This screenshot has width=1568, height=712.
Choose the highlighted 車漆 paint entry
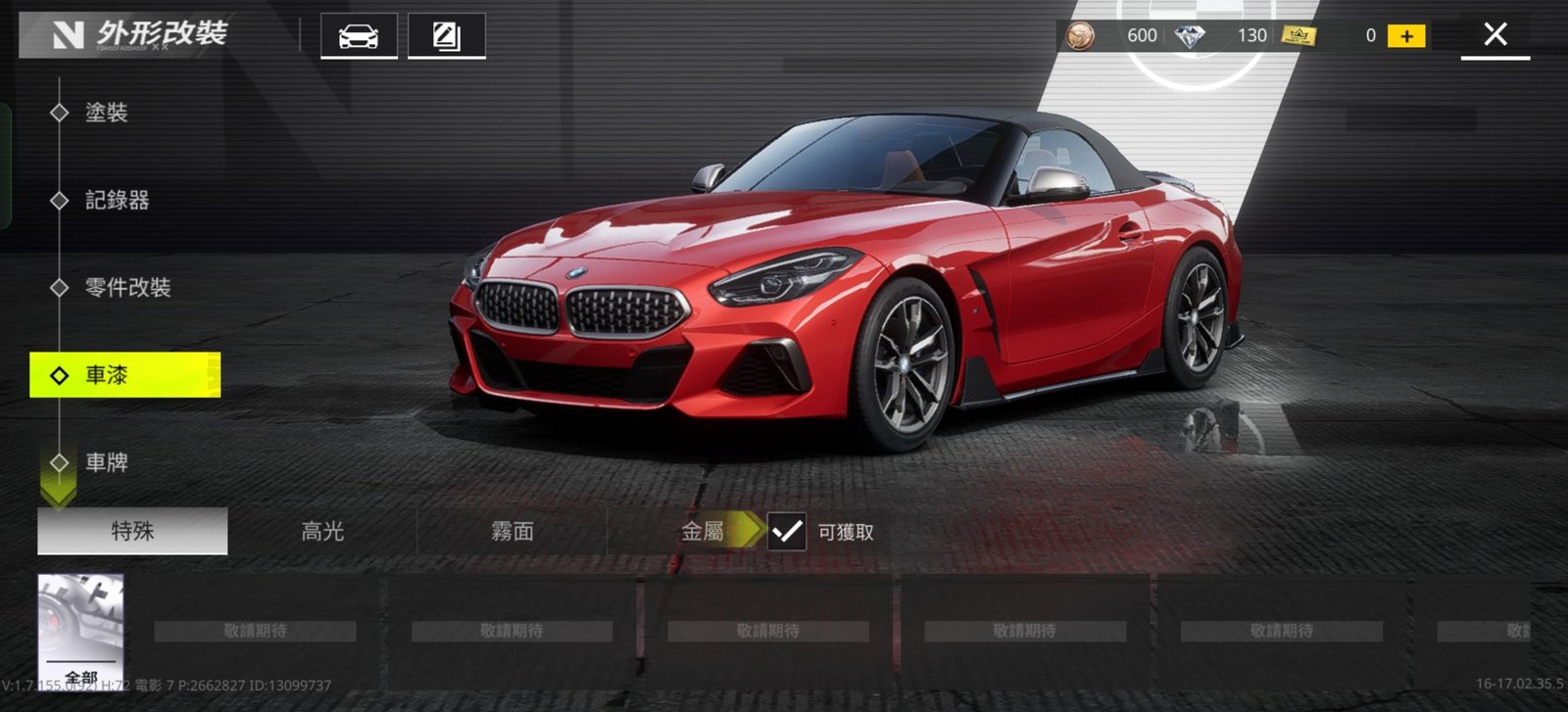pyautogui.click(x=124, y=375)
